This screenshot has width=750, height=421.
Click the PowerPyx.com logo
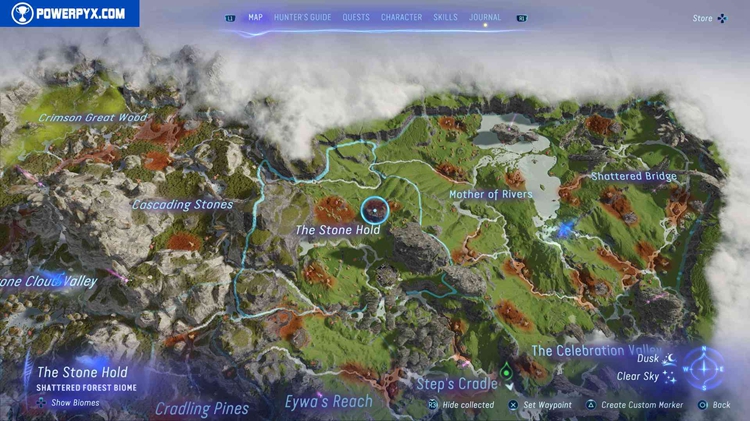[x=69, y=13]
